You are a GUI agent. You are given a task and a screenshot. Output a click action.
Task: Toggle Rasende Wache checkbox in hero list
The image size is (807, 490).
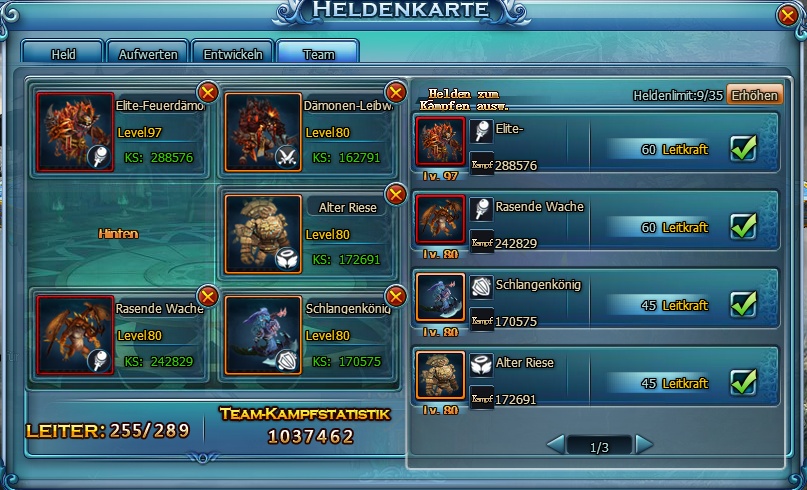743,226
